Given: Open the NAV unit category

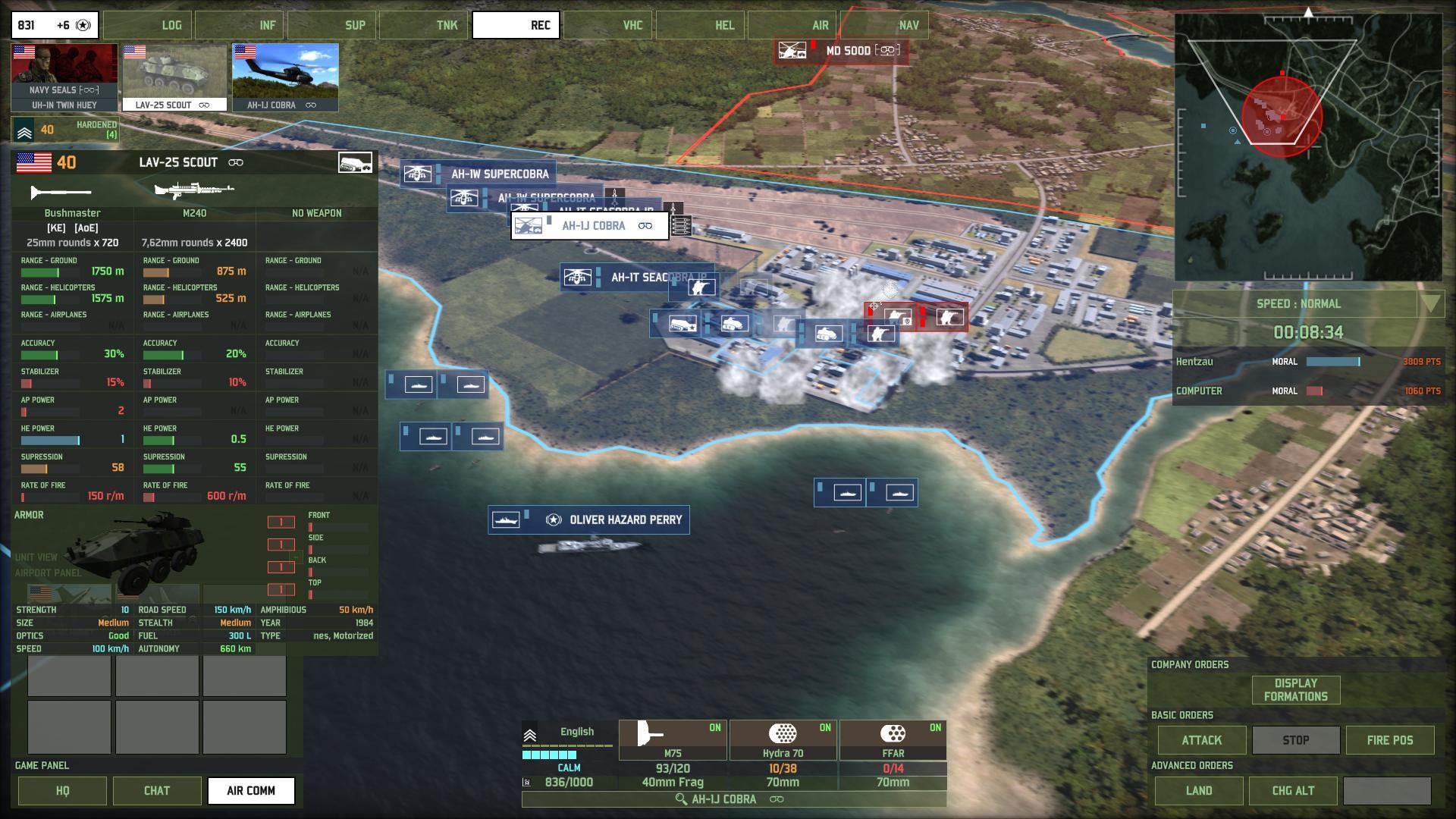Looking at the screenshot, I should coord(883,25).
